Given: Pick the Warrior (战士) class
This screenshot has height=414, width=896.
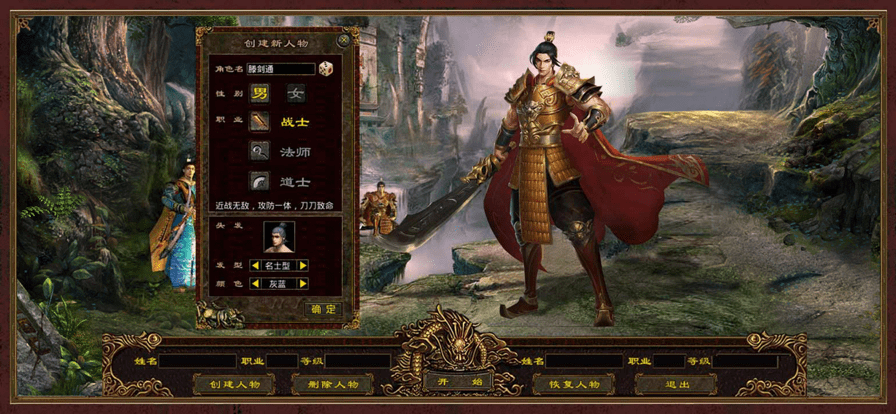Looking at the screenshot, I should (x=260, y=122).
